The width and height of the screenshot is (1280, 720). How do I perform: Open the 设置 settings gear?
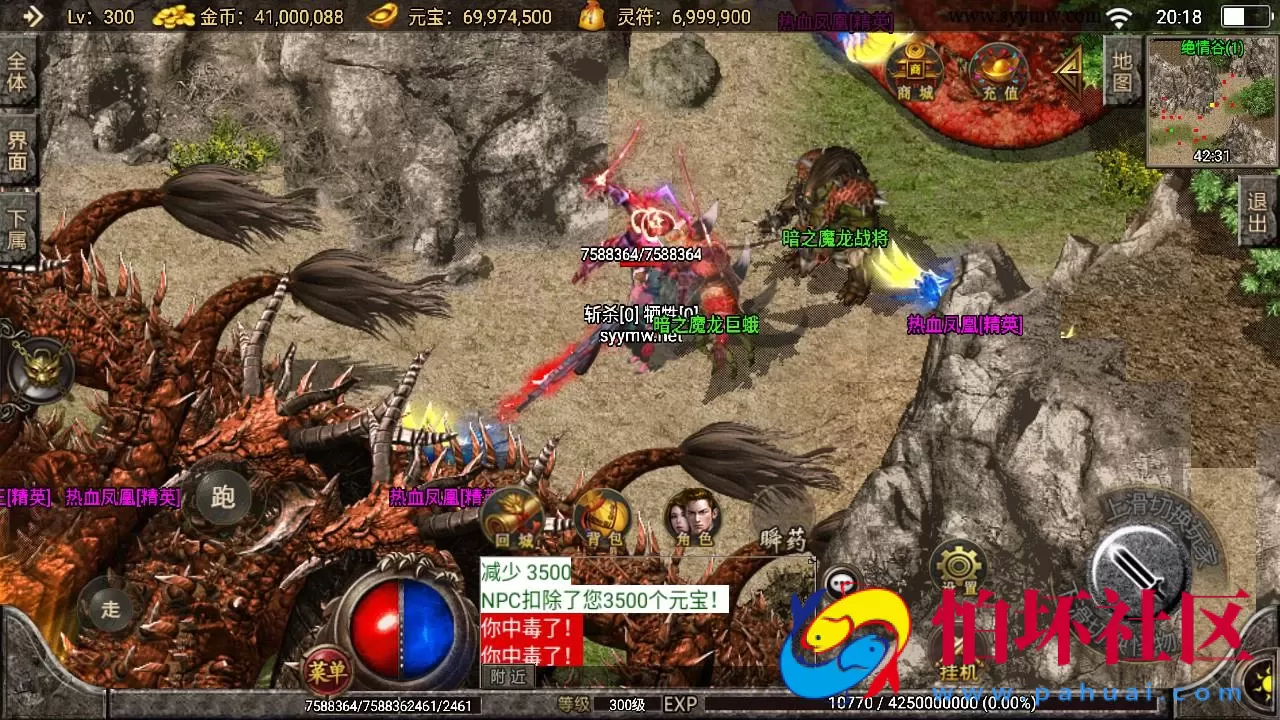tap(960, 563)
